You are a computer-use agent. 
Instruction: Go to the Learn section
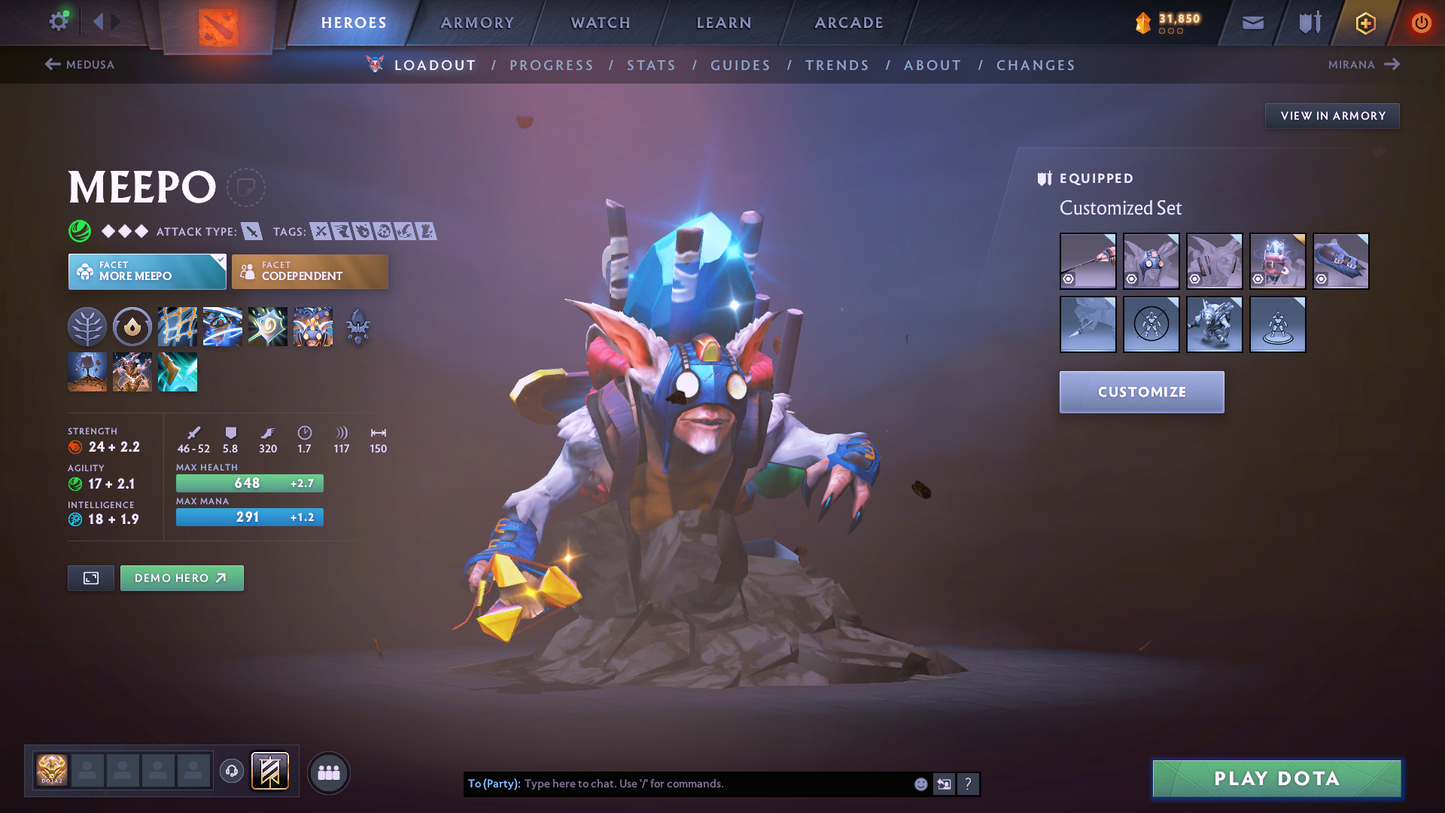(x=723, y=23)
